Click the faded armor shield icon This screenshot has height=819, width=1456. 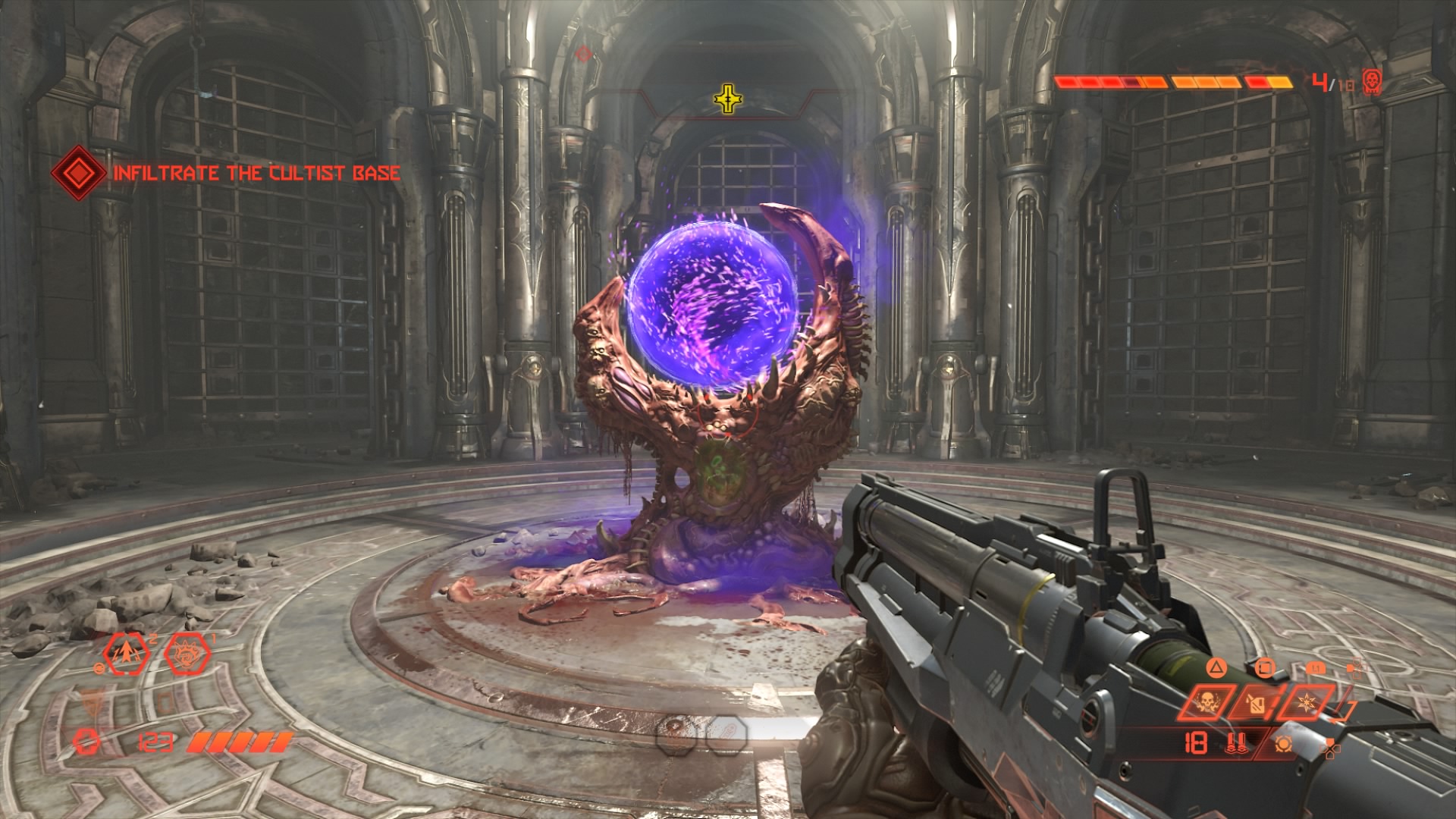(x=89, y=704)
